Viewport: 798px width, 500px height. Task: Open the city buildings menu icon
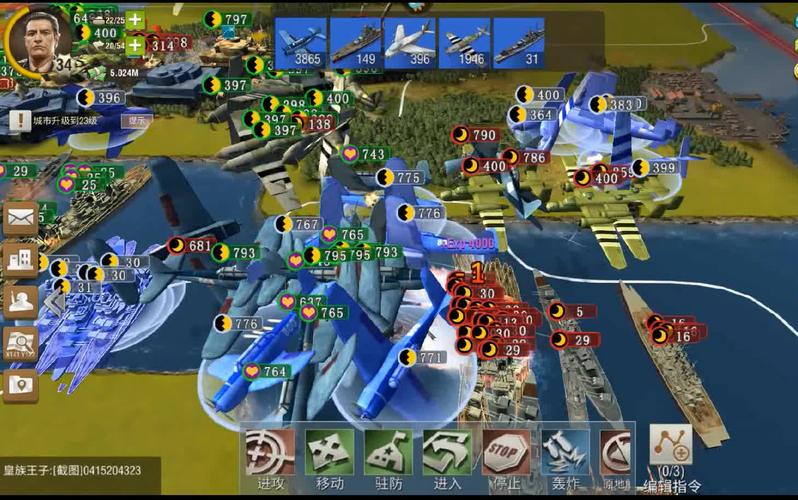20,259
